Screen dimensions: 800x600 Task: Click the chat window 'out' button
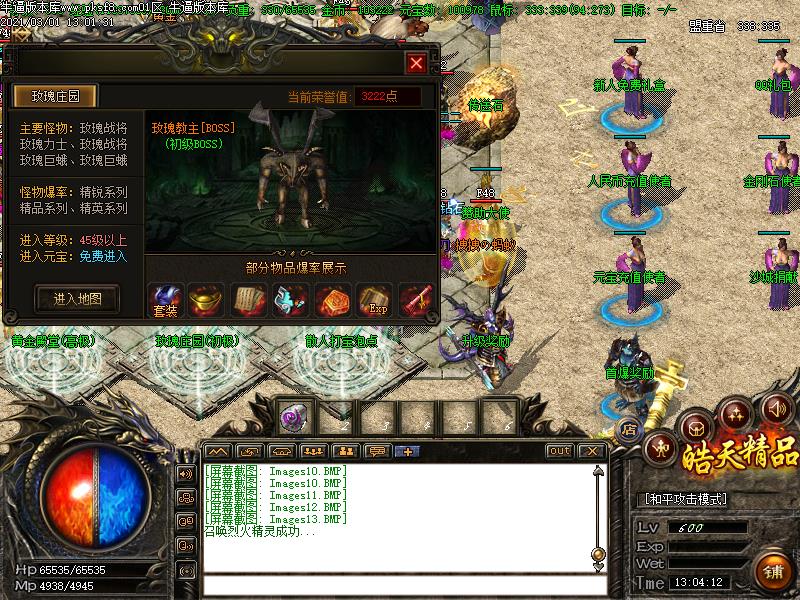(x=560, y=451)
